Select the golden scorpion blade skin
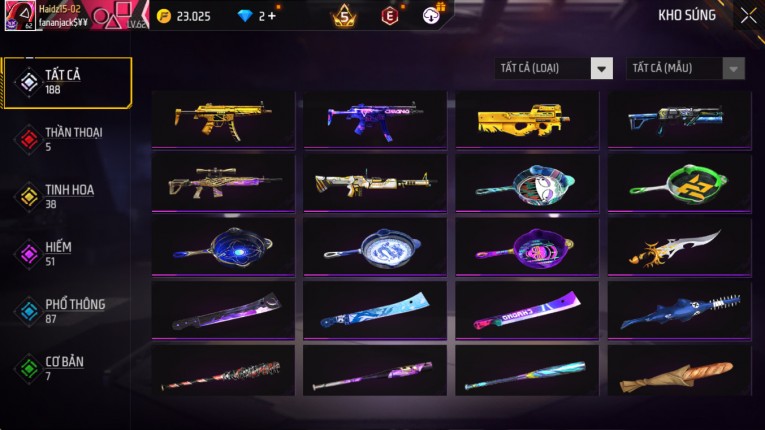Screen dimensions: 765x430 point(679,246)
